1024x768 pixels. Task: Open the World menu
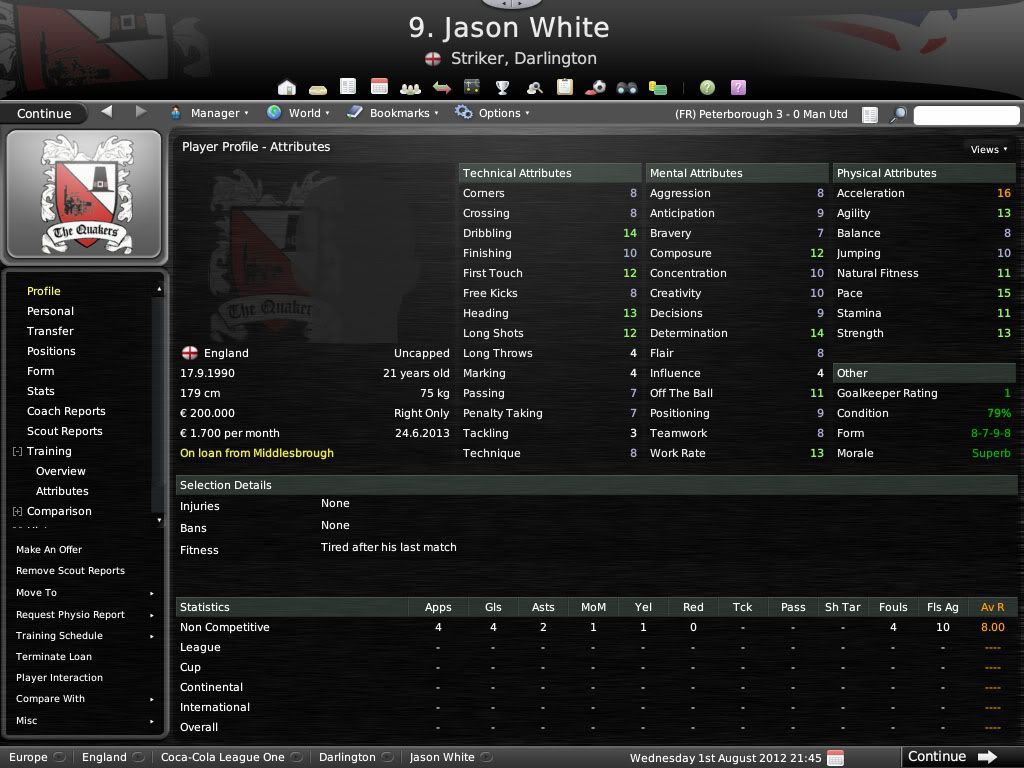[298, 113]
